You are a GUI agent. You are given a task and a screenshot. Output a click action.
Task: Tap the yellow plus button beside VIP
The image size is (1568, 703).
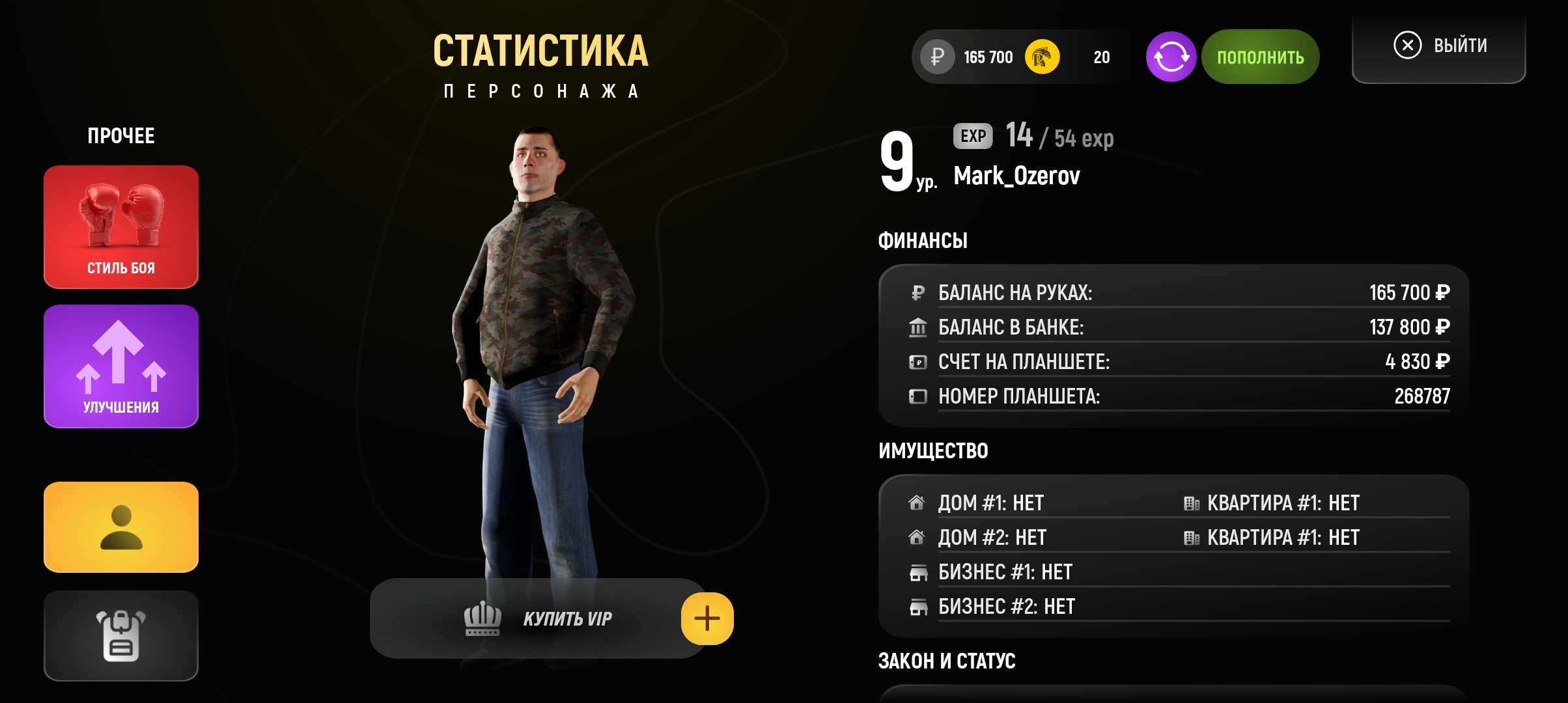point(707,618)
